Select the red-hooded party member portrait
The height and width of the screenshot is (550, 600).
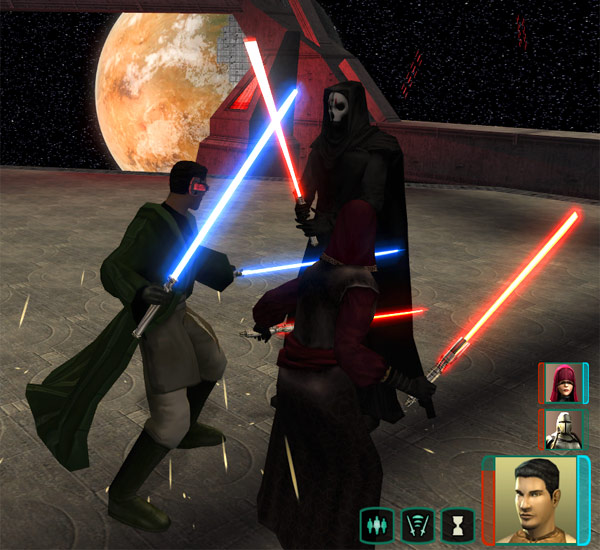point(563,383)
